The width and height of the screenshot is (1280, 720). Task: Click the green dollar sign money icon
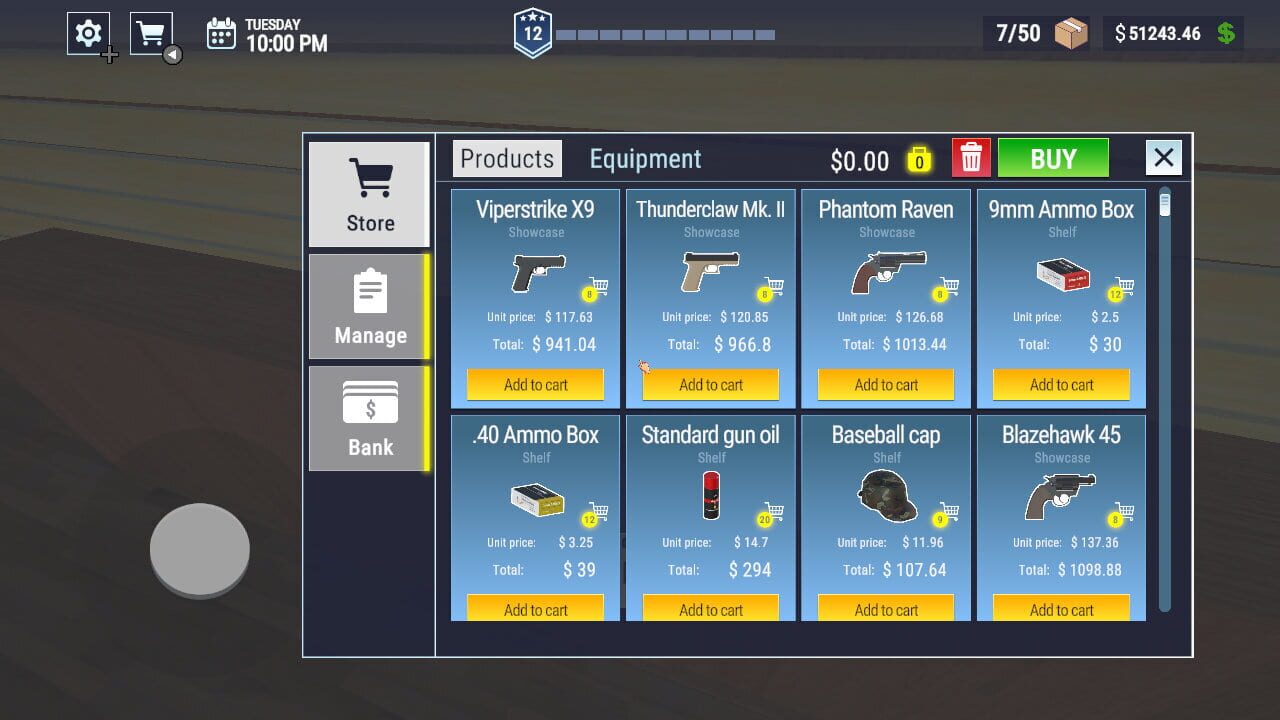coord(1226,32)
